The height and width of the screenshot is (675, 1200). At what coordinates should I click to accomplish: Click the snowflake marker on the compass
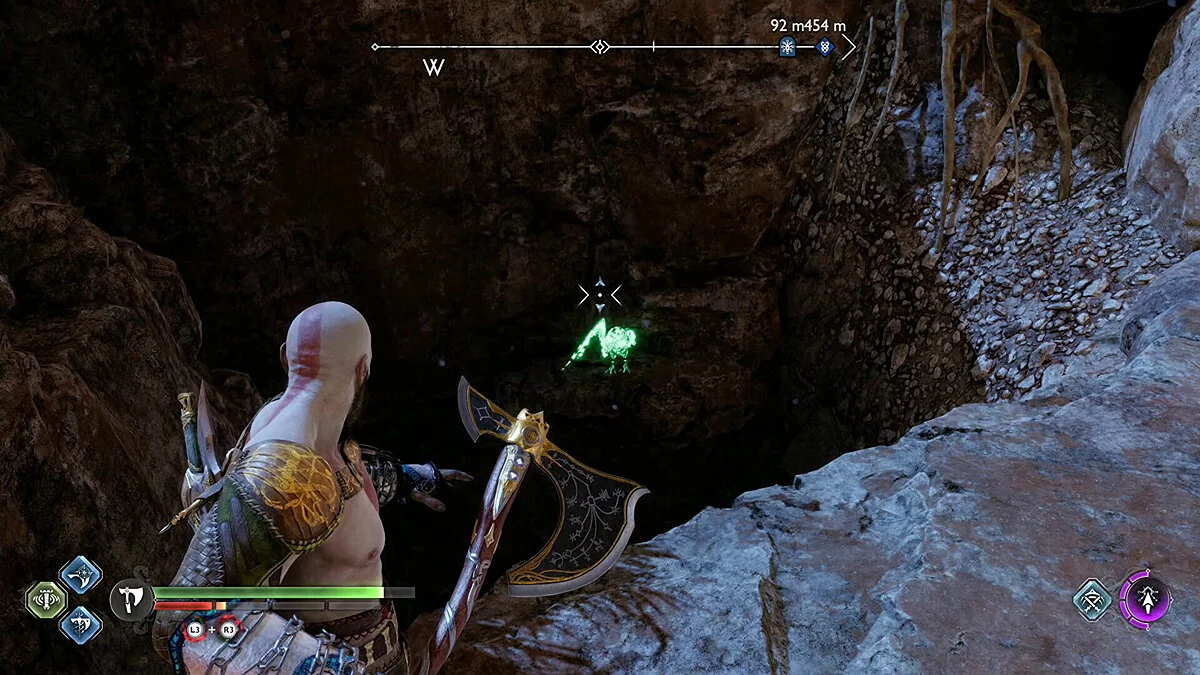click(787, 46)
